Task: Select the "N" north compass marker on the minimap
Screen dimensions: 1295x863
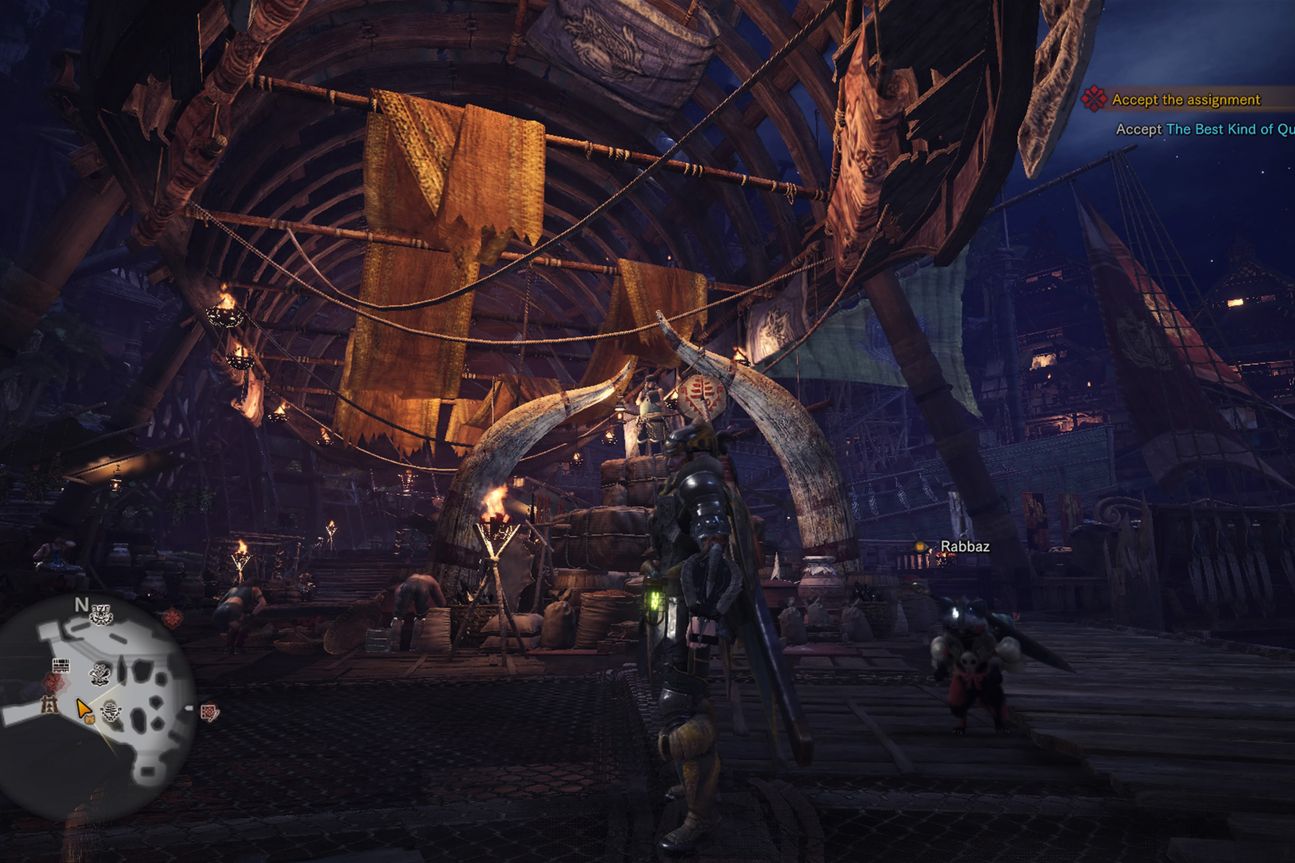Action: click(80, 603)
